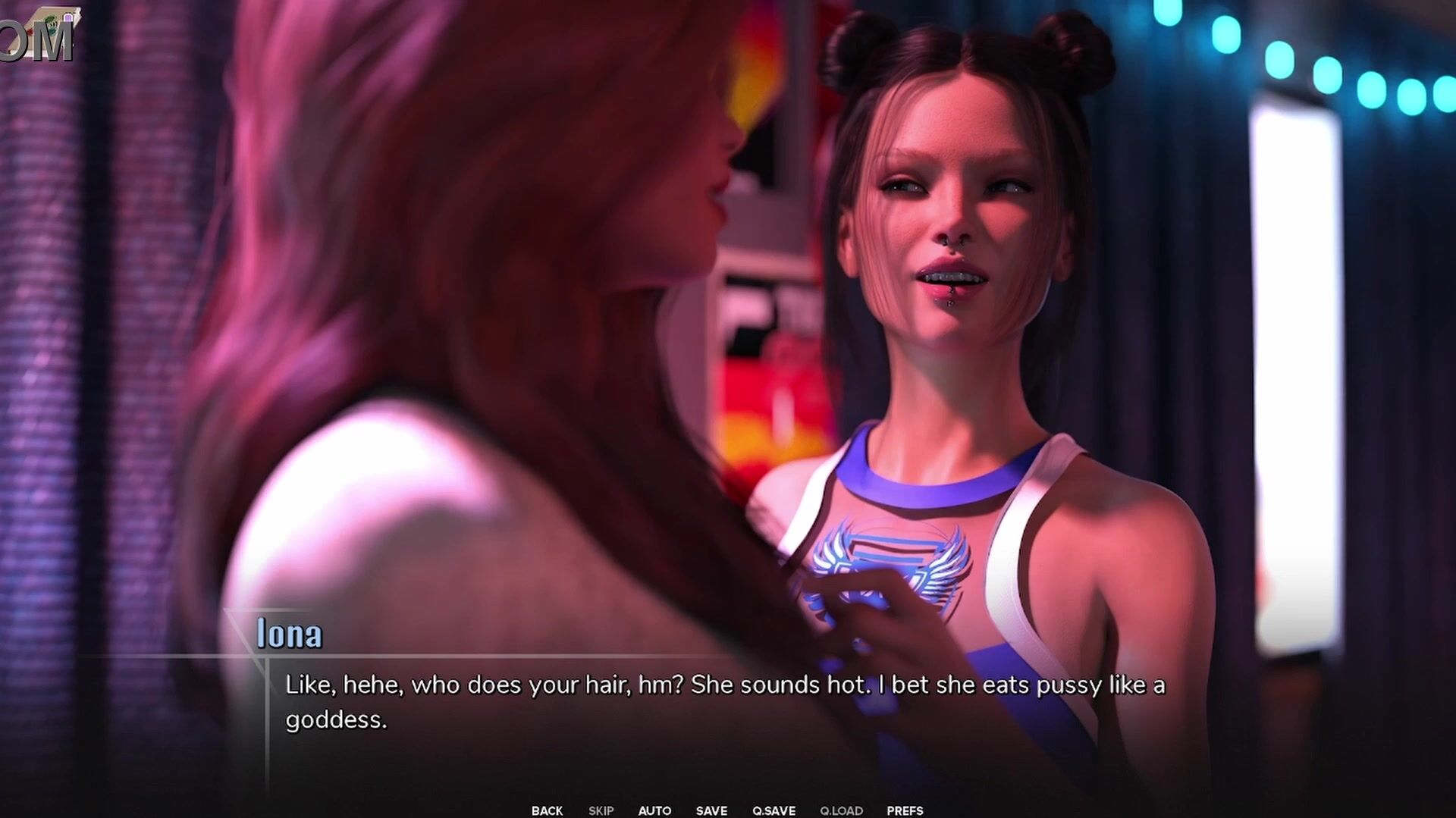Quick load with Q.LOAD

(841, 810)
